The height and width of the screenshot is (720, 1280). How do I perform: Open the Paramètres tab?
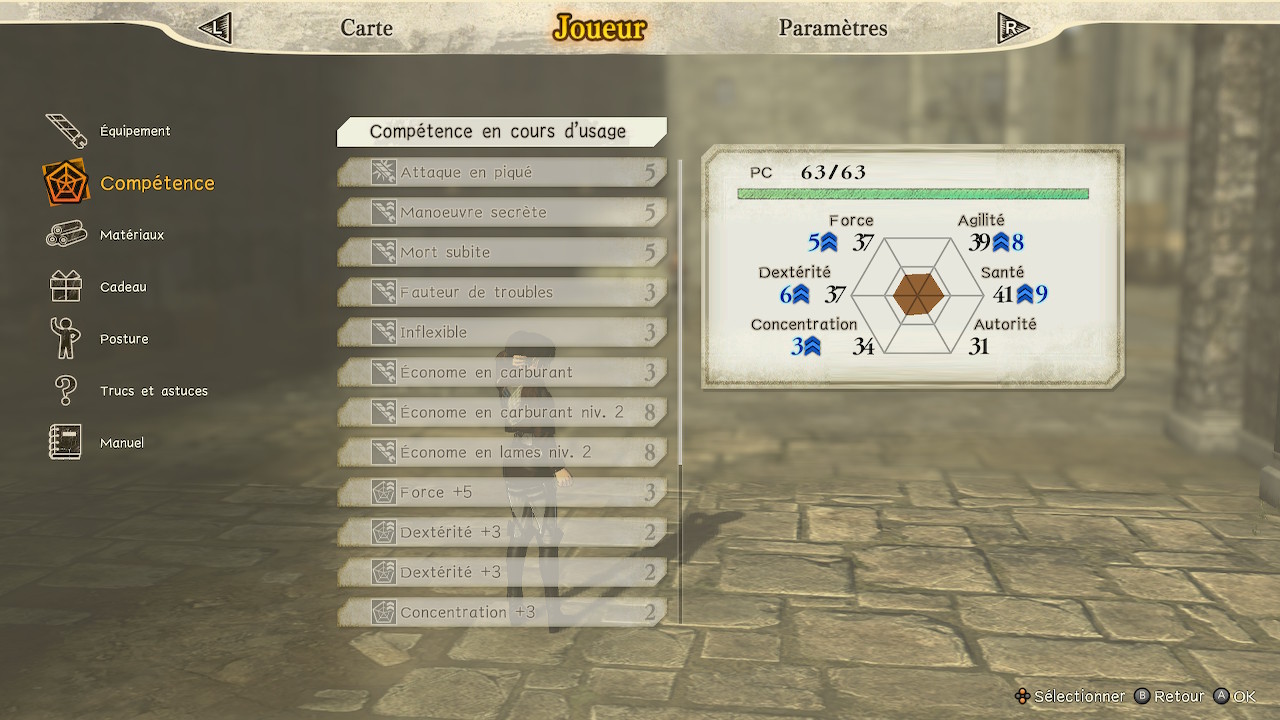pyautogui.click(x=833, y=28)
